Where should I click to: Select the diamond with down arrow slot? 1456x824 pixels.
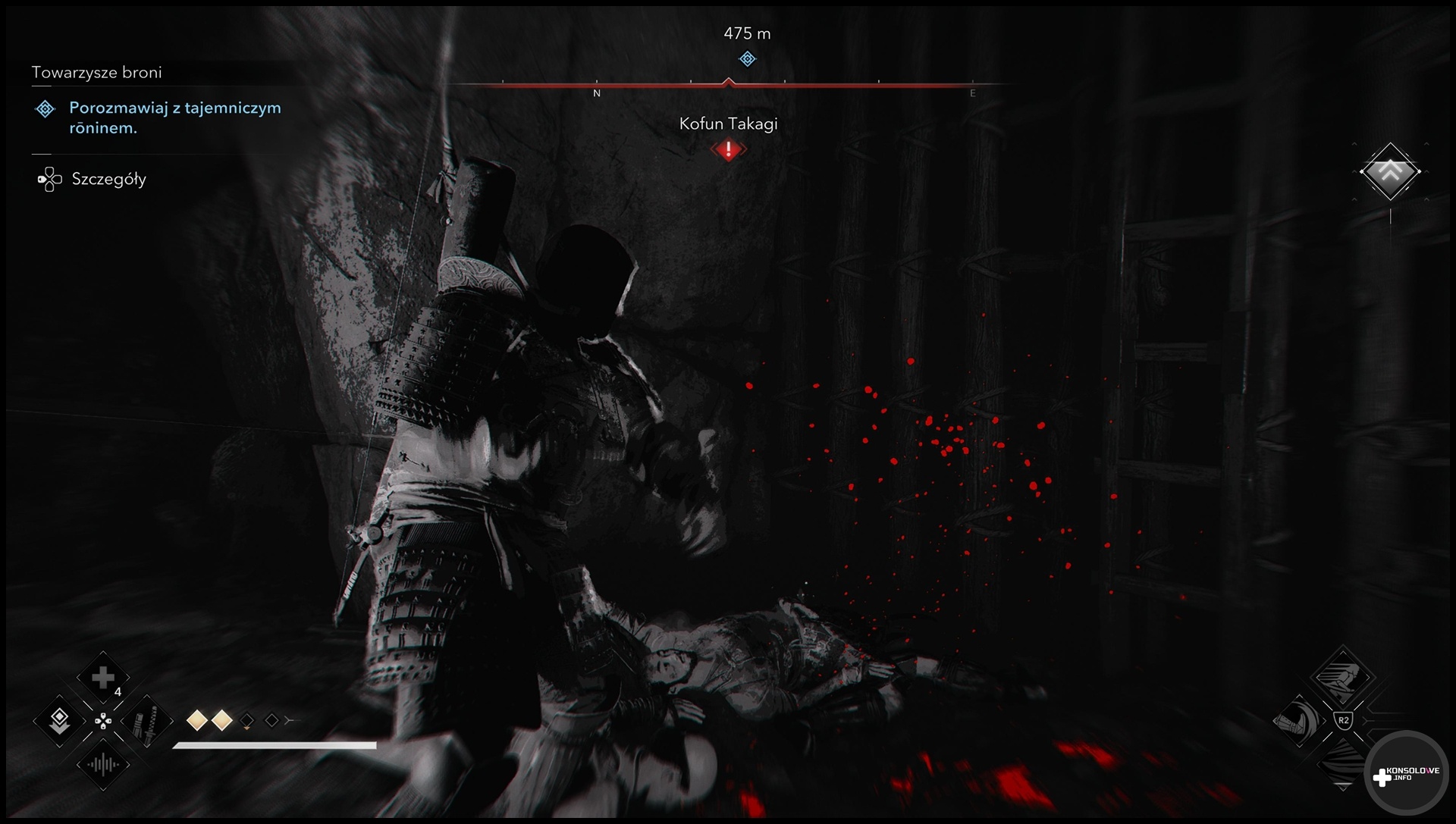coord(60,721)
